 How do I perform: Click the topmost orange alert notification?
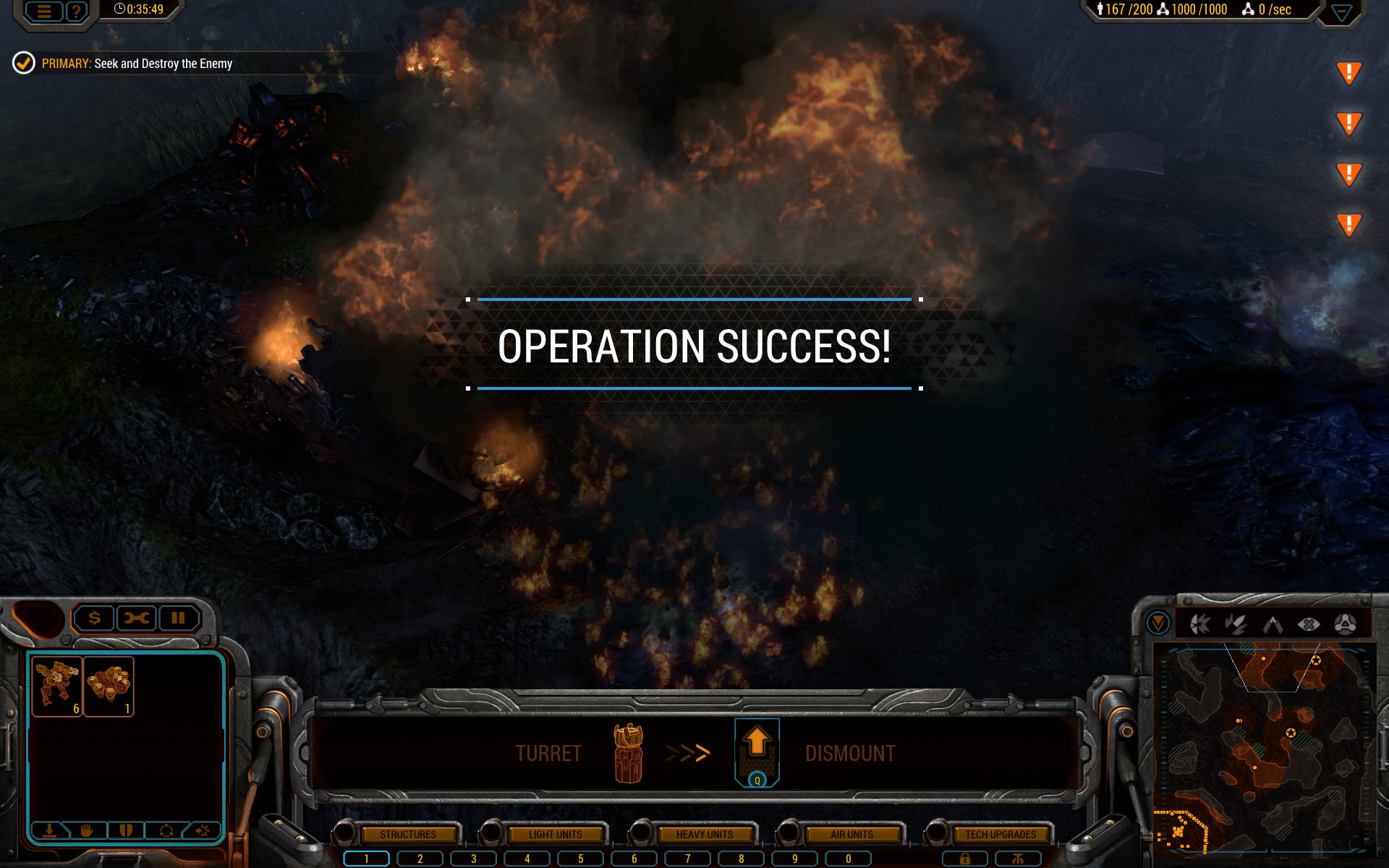point(1348,72)
